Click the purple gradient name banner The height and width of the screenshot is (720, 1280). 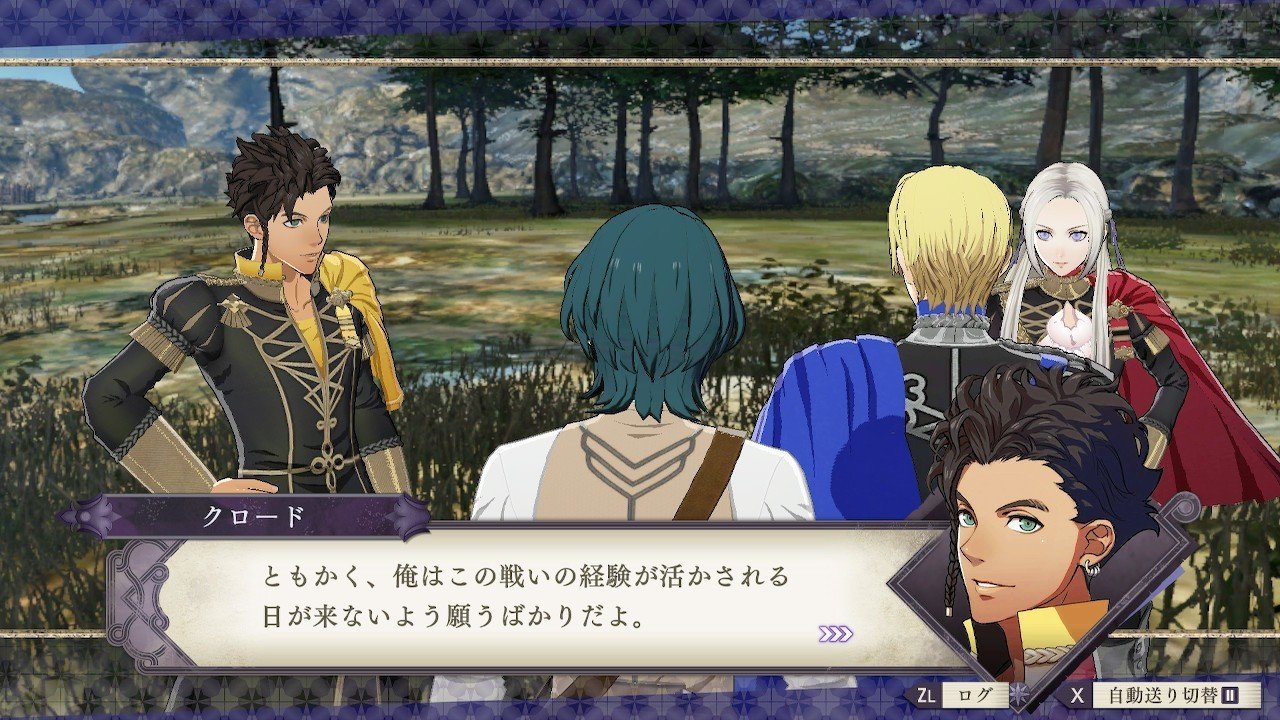click(254, 515)
